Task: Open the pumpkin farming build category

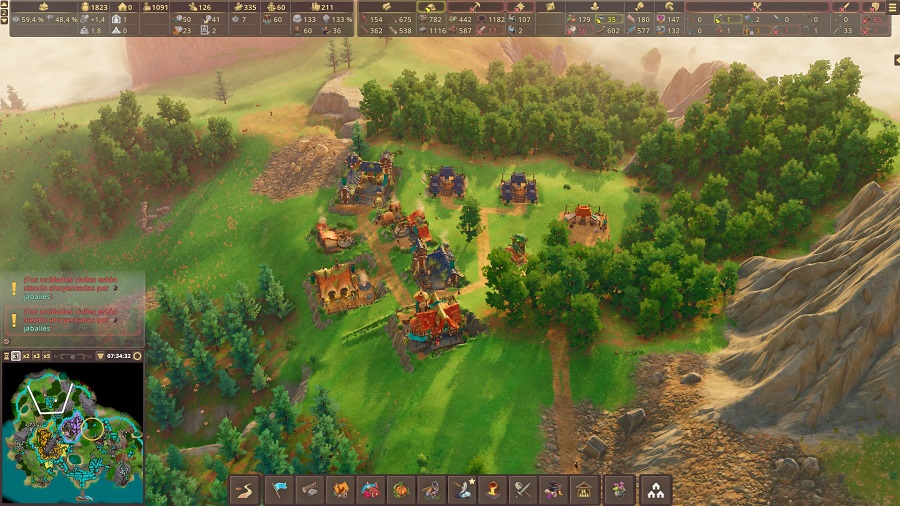Action: [401, 490]
